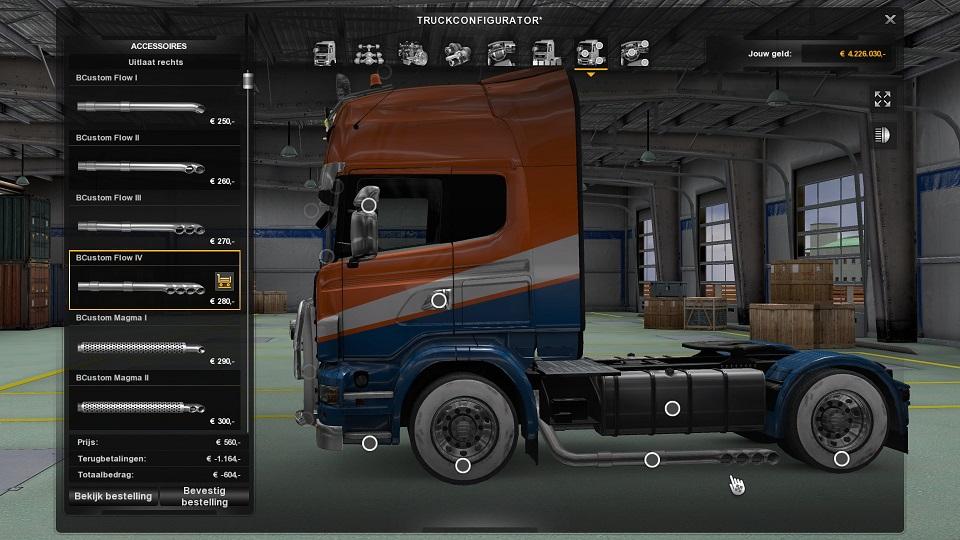Switch to the interior dashboard tab
This screenshot has height=540, width=960.
point(501,52)
